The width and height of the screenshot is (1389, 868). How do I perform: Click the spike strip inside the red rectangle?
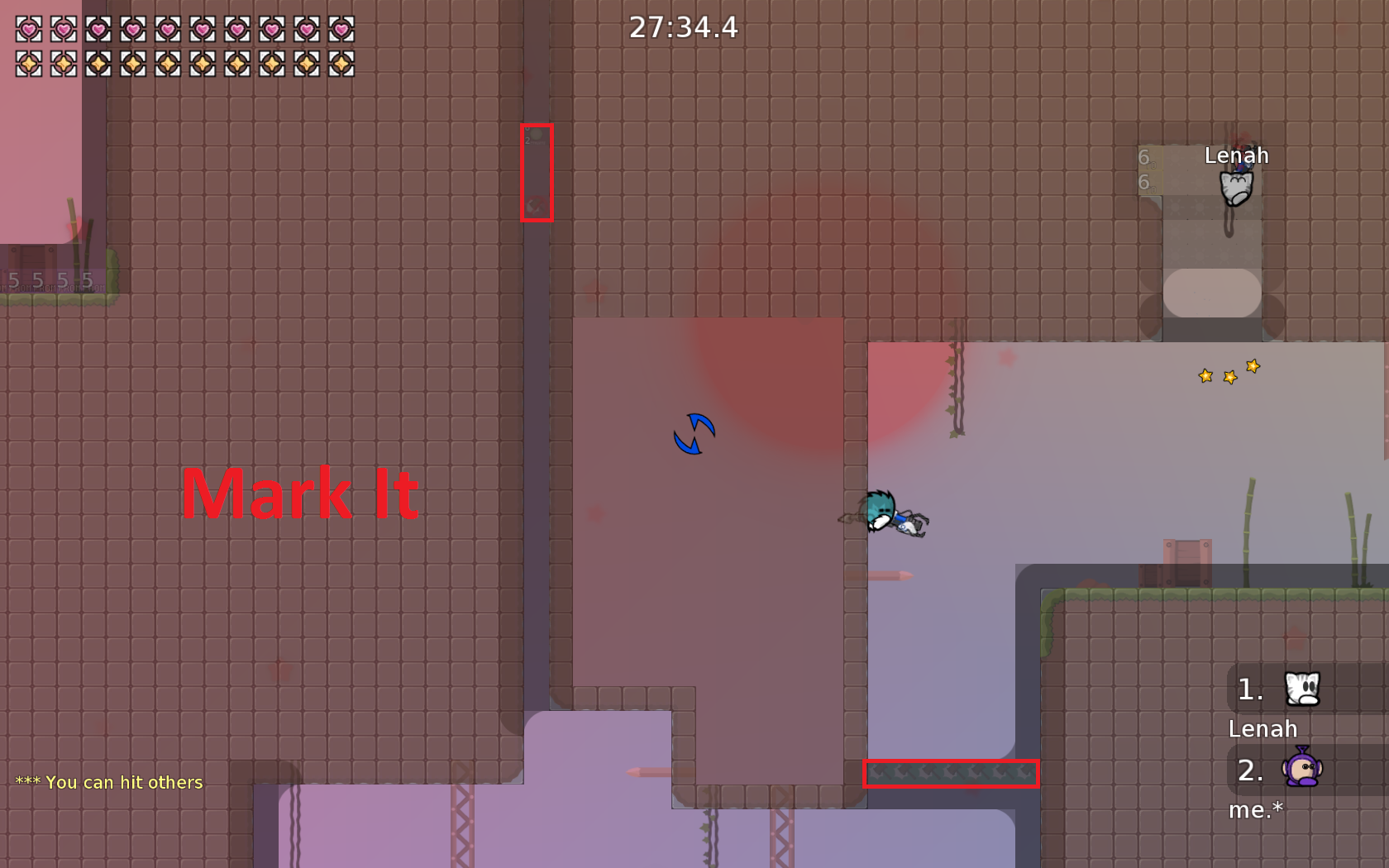(x=951, y=775)
